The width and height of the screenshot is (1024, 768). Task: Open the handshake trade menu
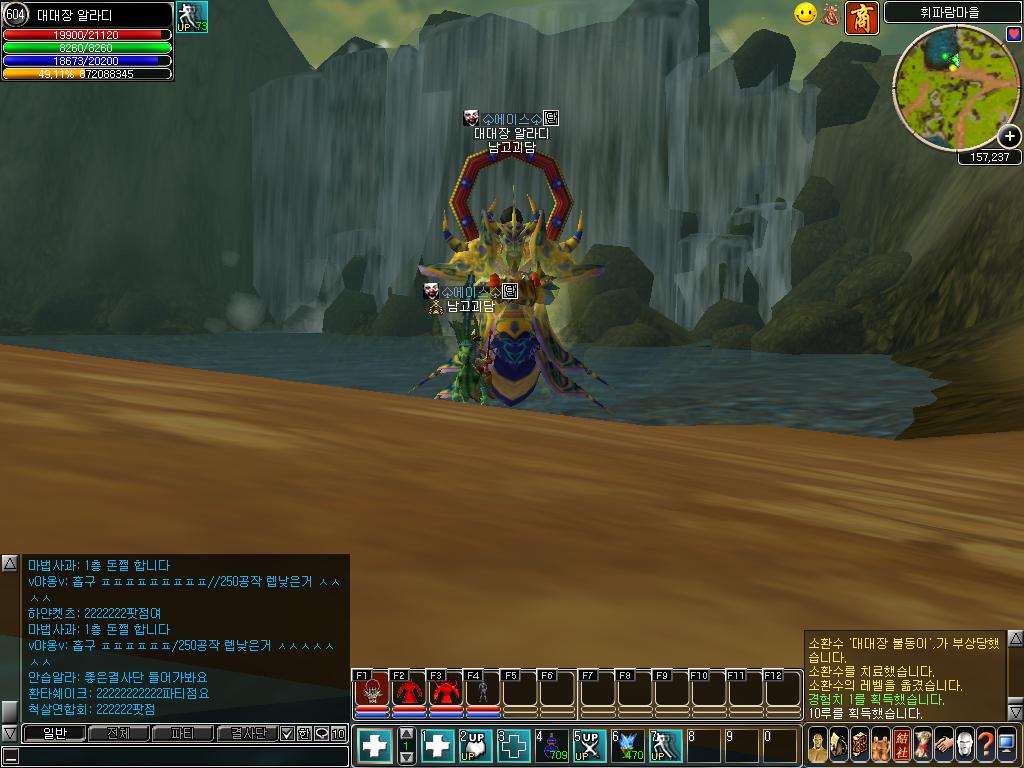pyautogui.click(x=943, y=745)
